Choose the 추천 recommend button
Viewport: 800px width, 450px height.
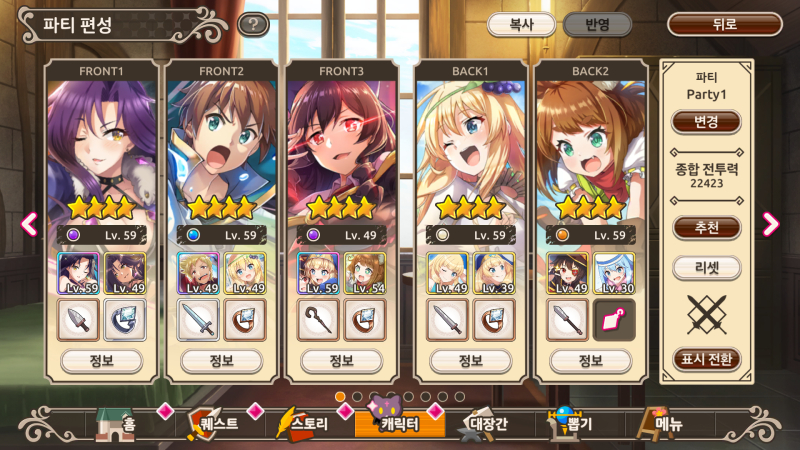(706, 227)
